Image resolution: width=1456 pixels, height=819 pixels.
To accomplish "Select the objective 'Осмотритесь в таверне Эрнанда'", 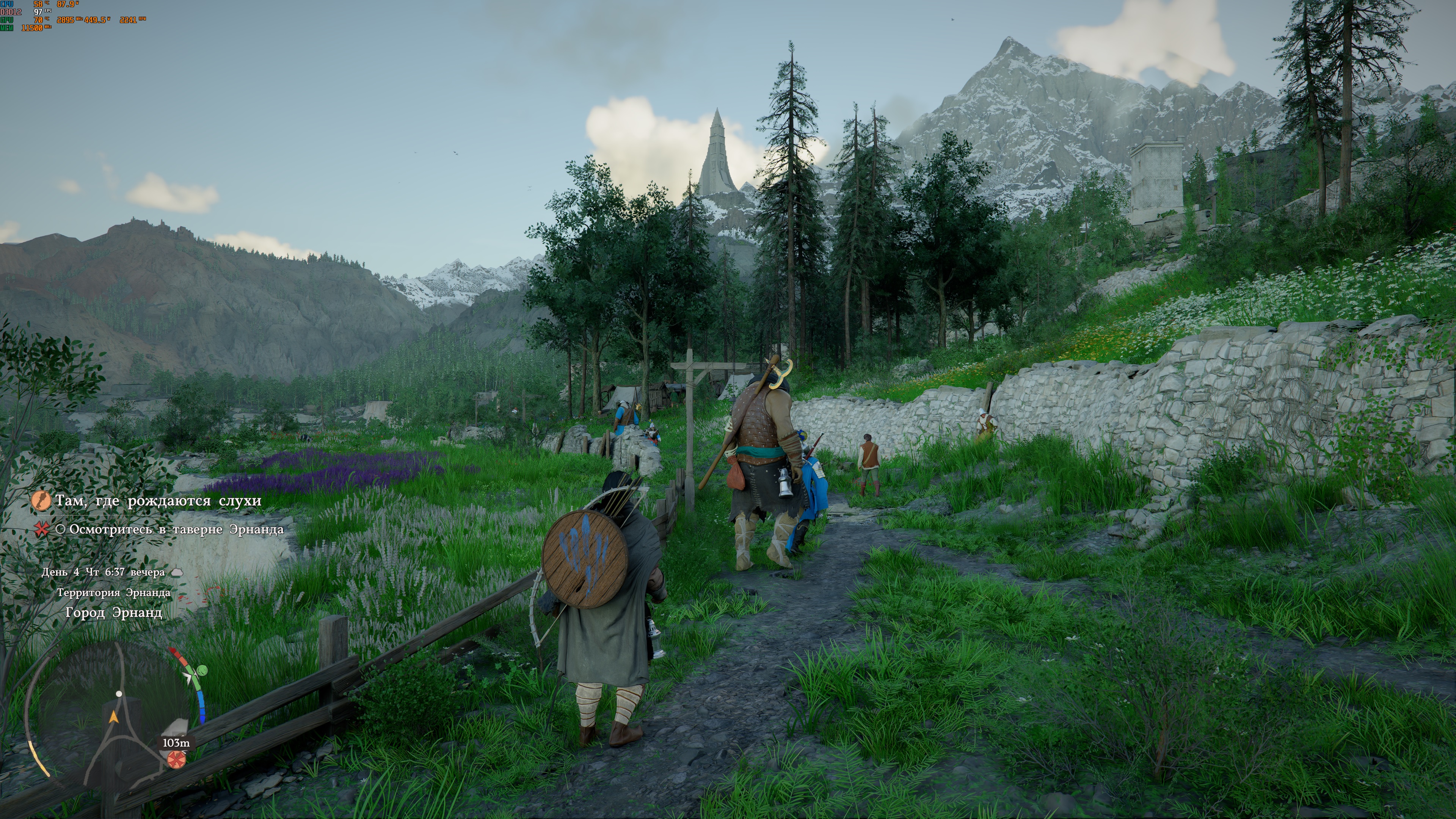I will (x=176, y=530).
